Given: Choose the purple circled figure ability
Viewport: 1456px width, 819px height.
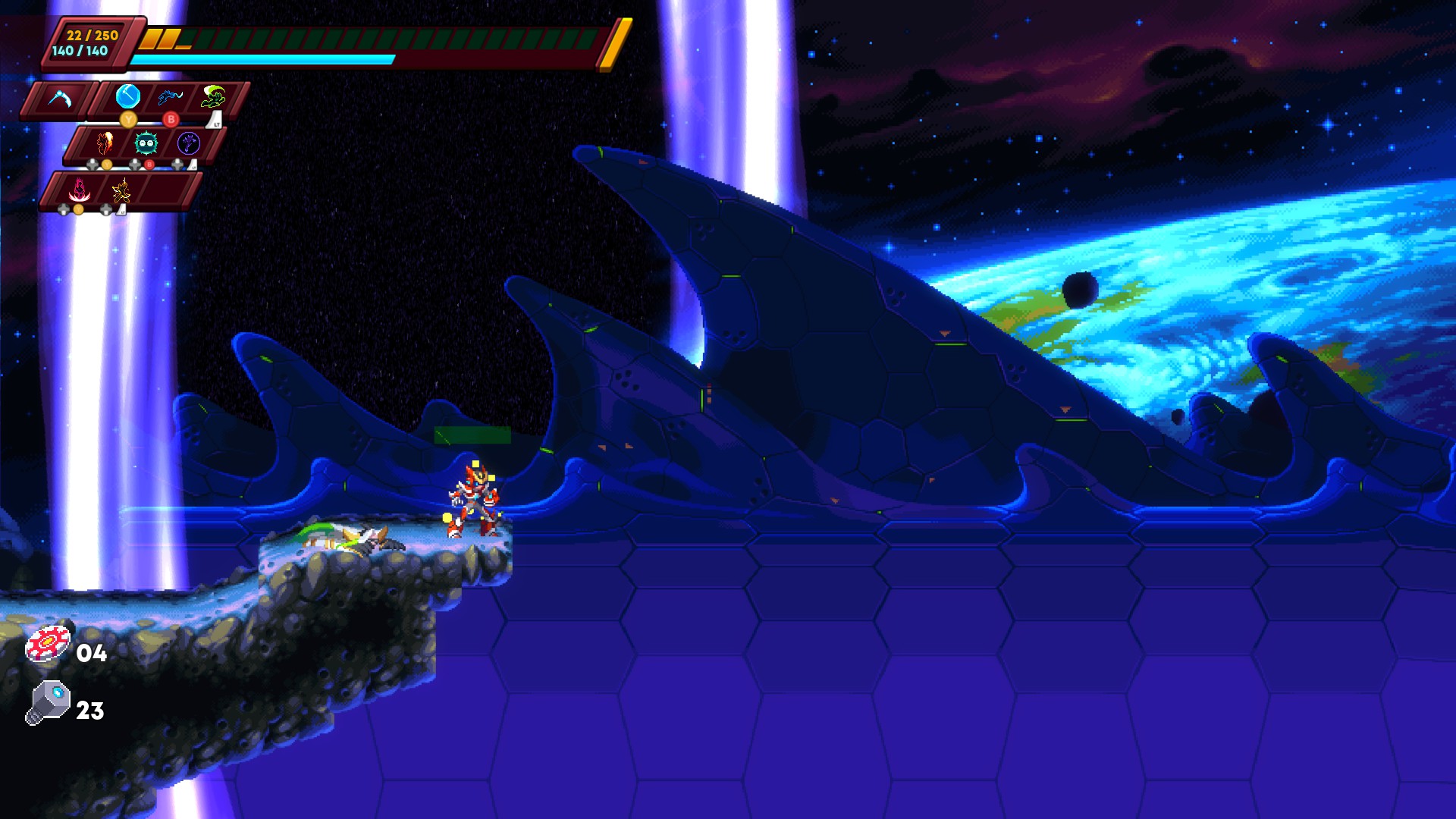Looking at the screenshot, I should point(188,143).
